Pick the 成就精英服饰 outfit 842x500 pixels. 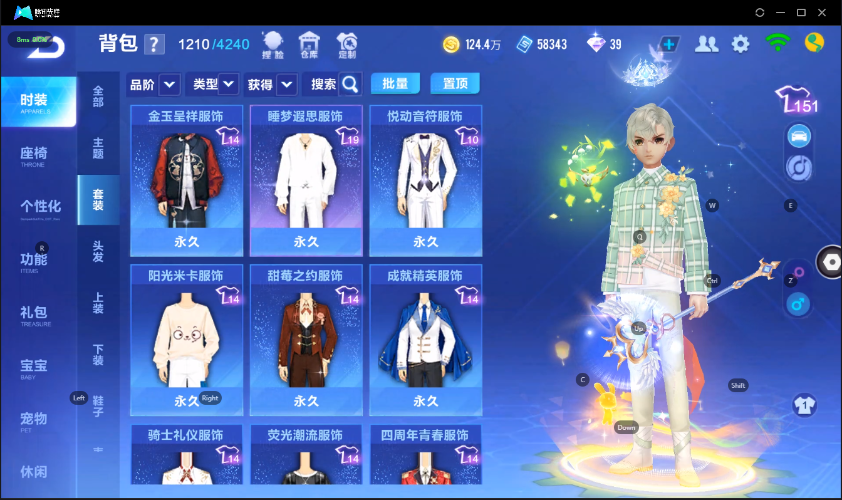426,338
